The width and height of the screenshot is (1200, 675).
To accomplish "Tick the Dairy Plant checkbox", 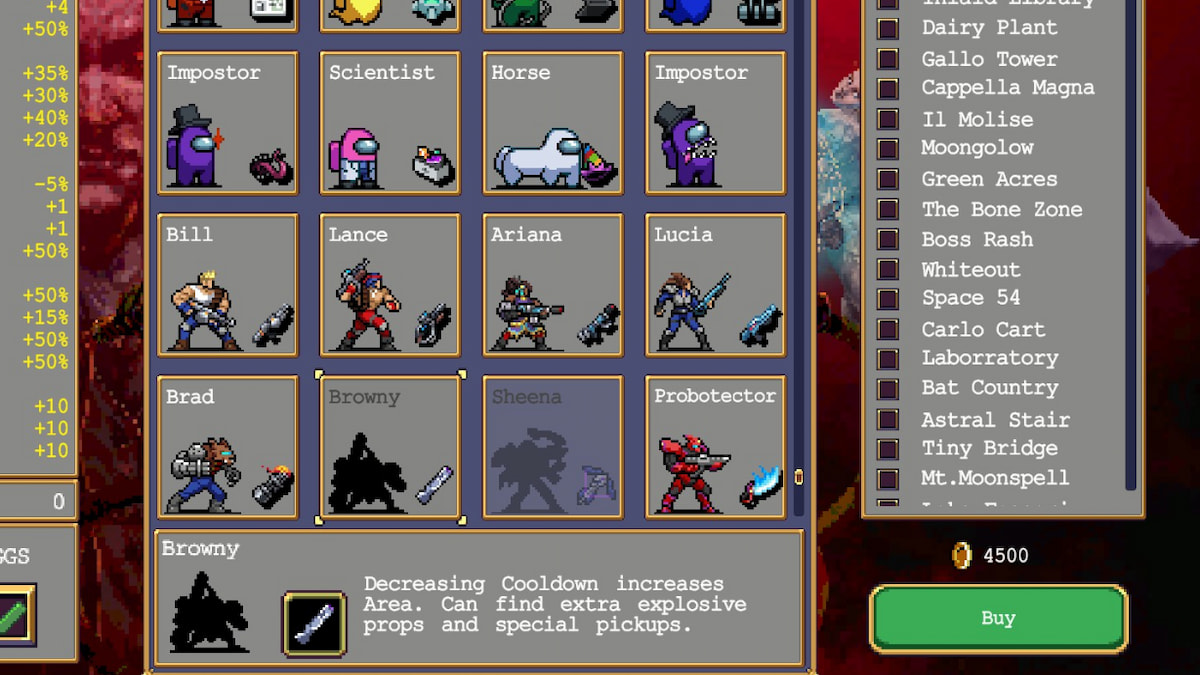I will click(x=888, y=29).
